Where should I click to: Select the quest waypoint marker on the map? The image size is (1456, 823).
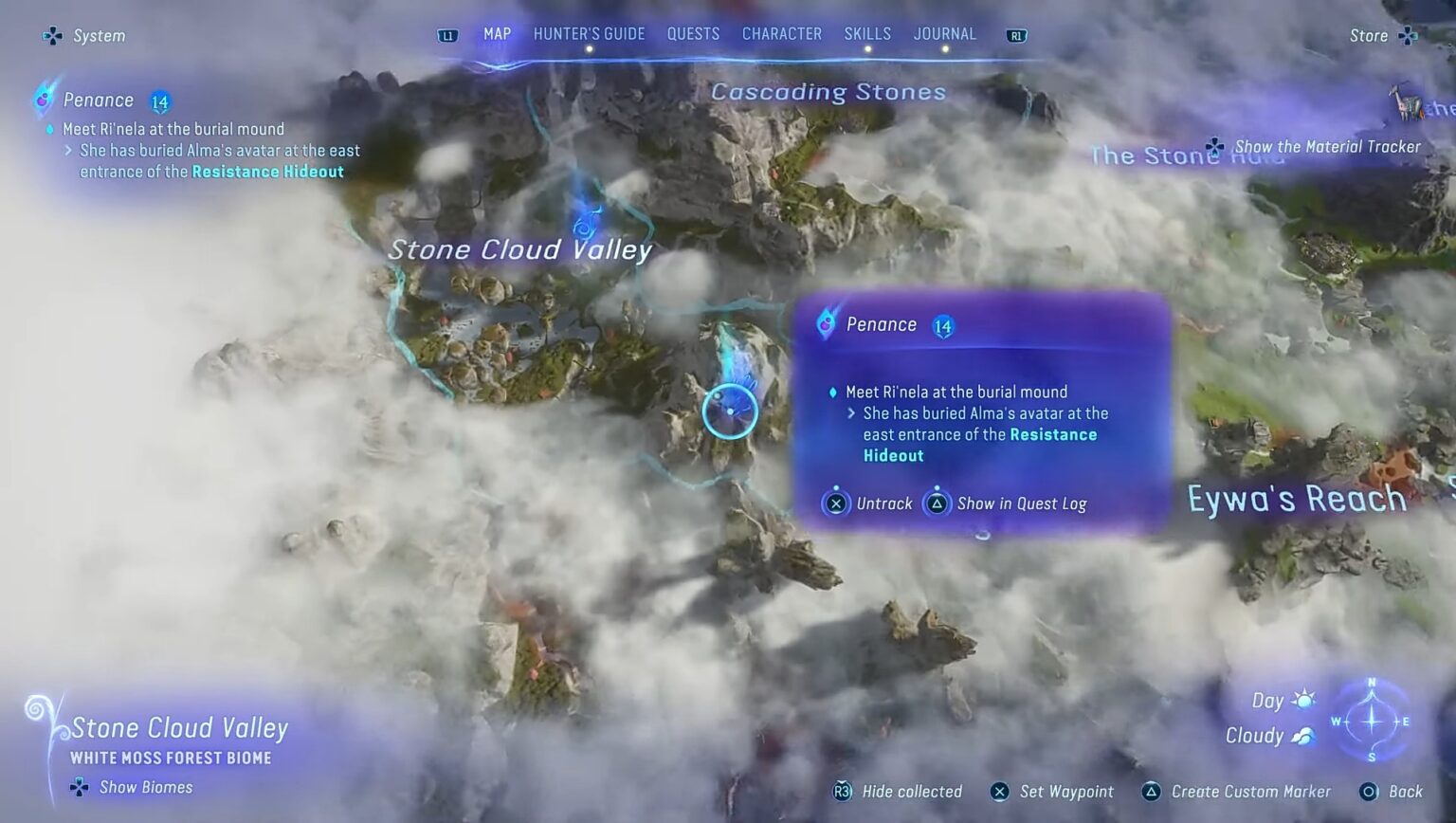pyautogui.click(x=730, y=410)
